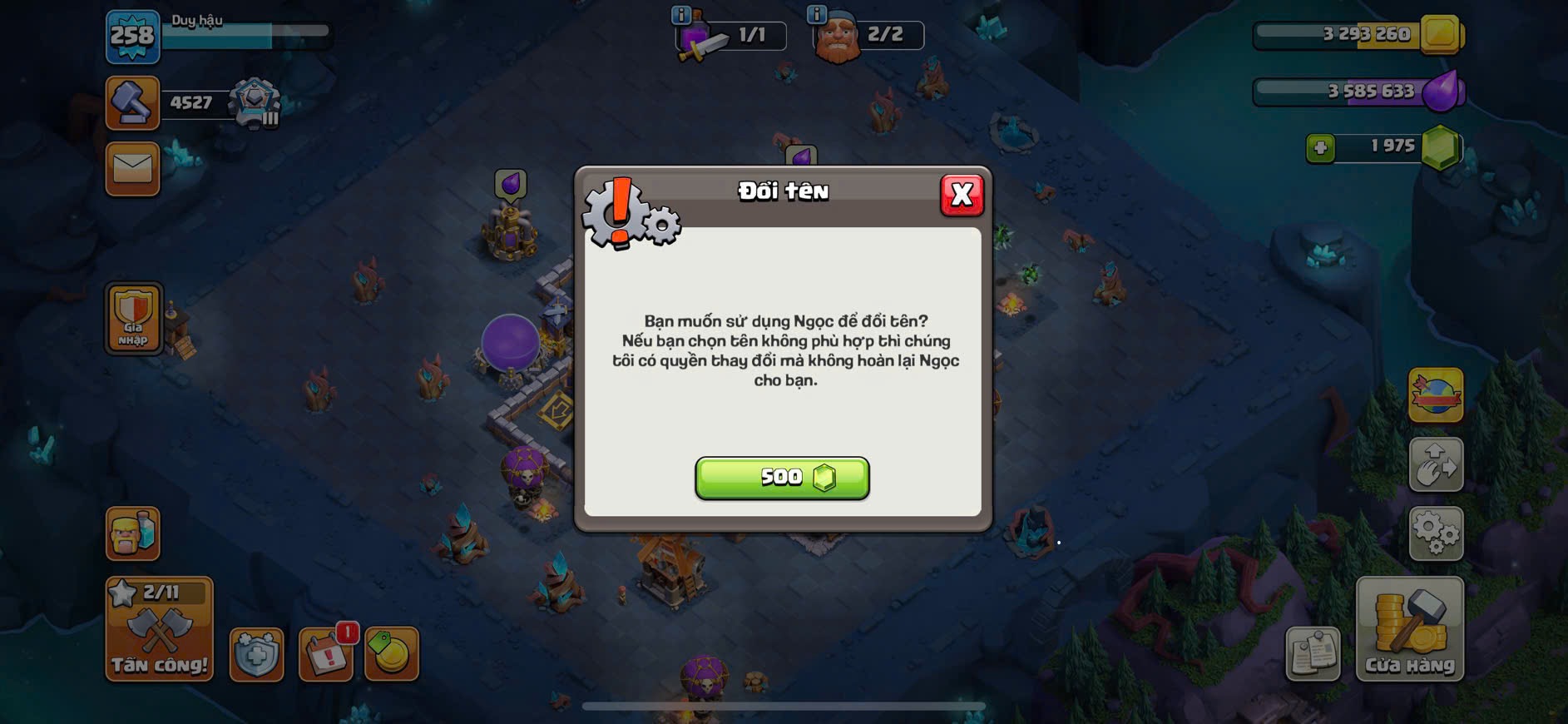
Task: Open the events calendar with notification
Action: pos(326,654)
